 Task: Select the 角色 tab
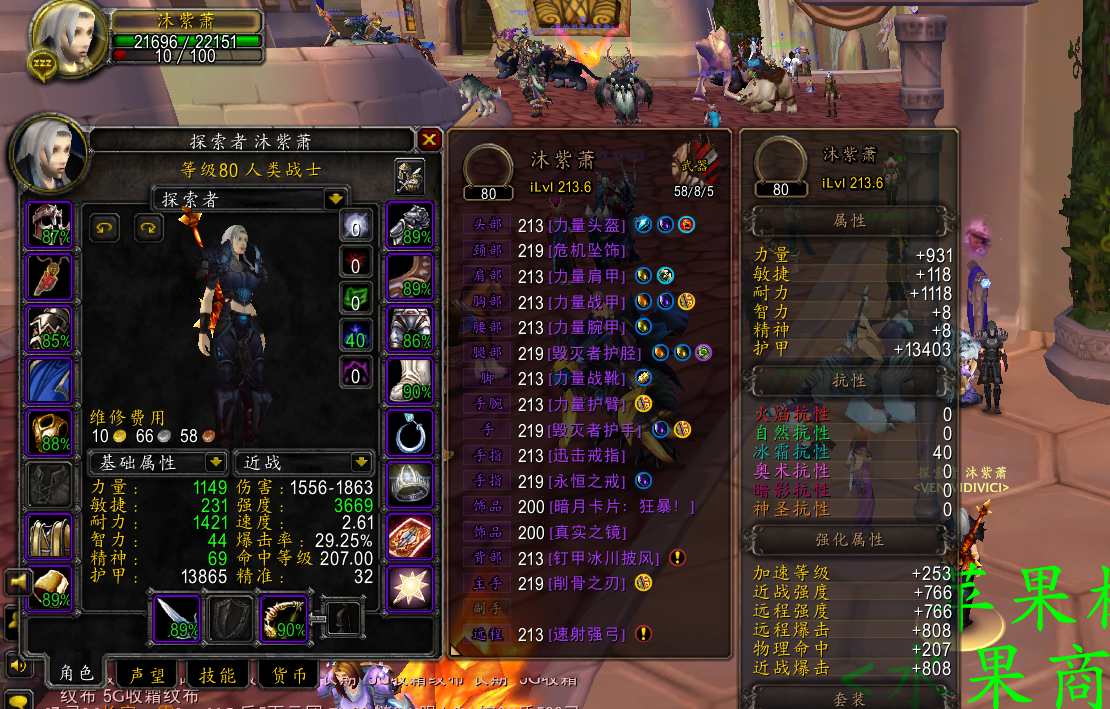pyautogui.click(x=77, y=674)
